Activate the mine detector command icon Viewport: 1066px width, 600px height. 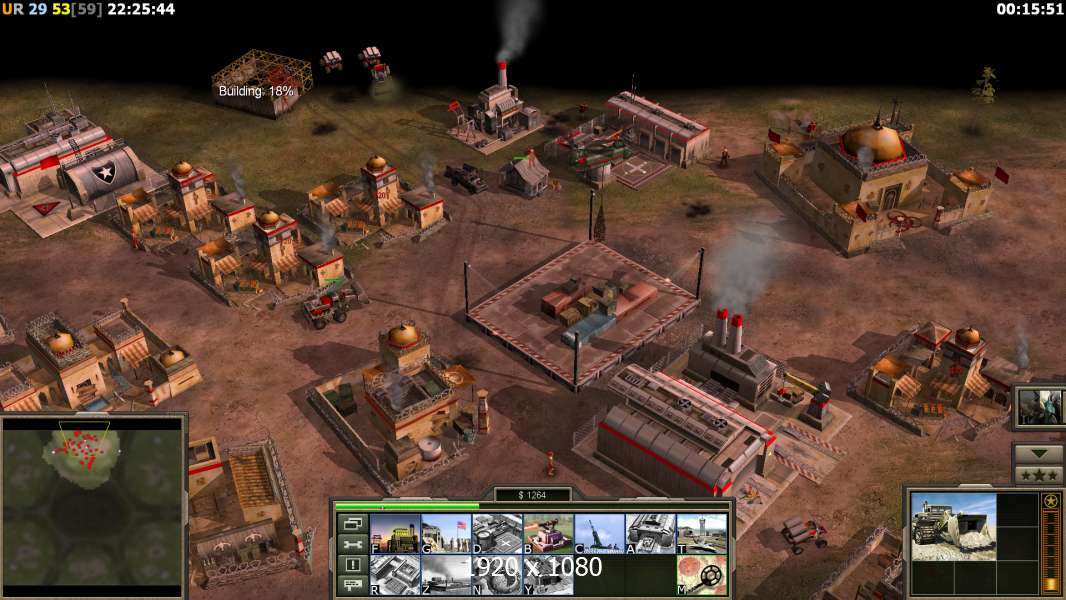tap(701, 575)
